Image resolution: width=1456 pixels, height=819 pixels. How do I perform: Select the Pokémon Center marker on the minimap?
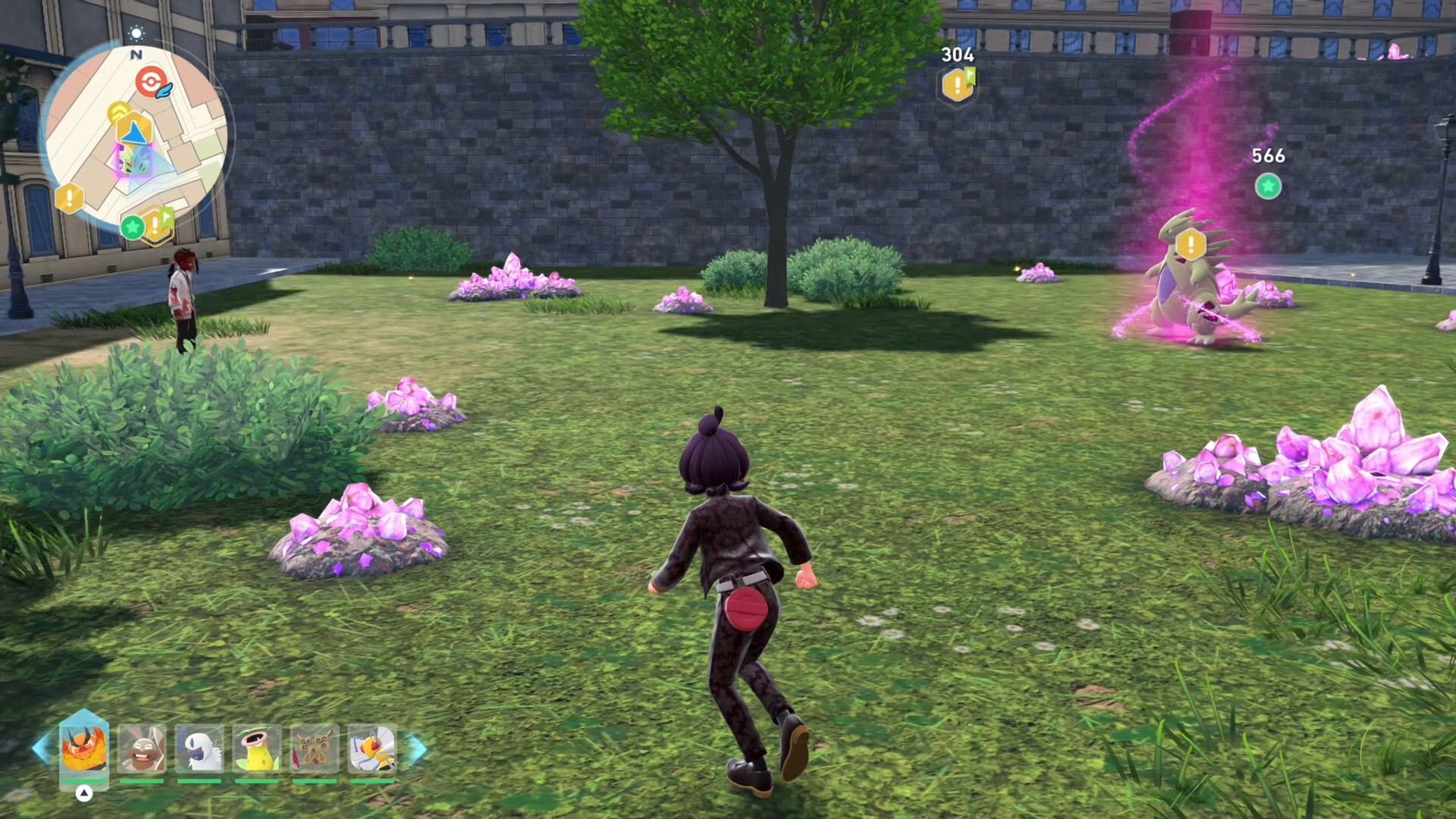[152, 82]
